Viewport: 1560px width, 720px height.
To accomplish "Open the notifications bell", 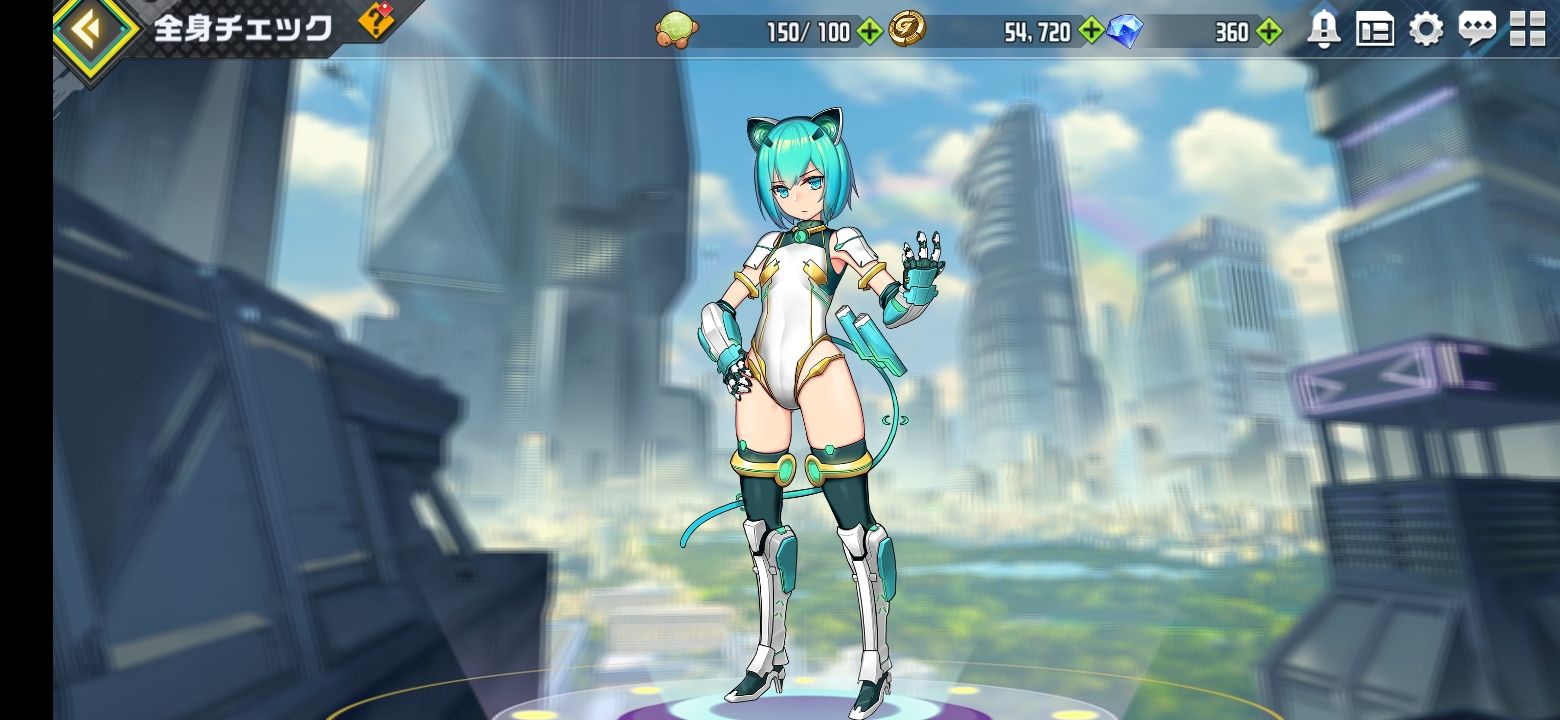I will click(1324, 30).
